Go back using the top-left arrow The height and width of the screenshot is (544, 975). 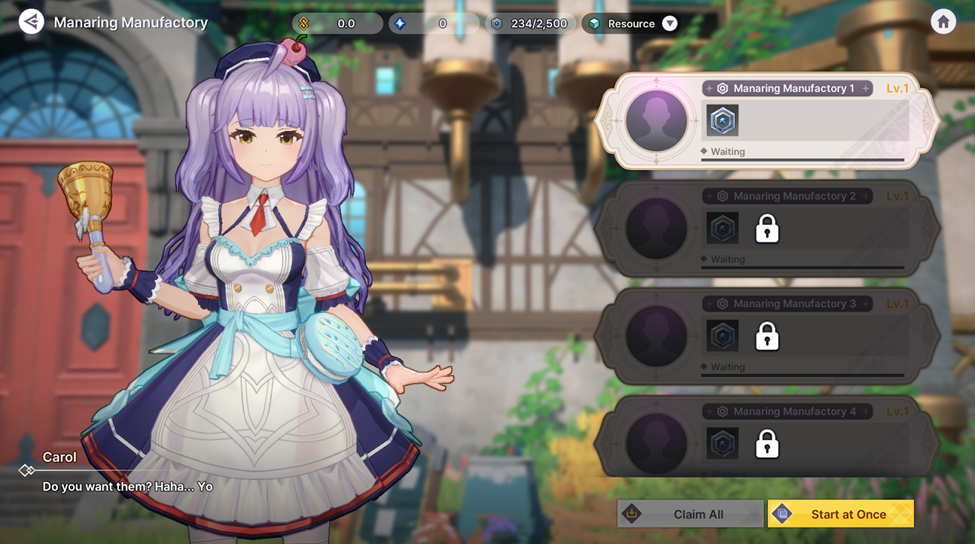click(31, 21)
